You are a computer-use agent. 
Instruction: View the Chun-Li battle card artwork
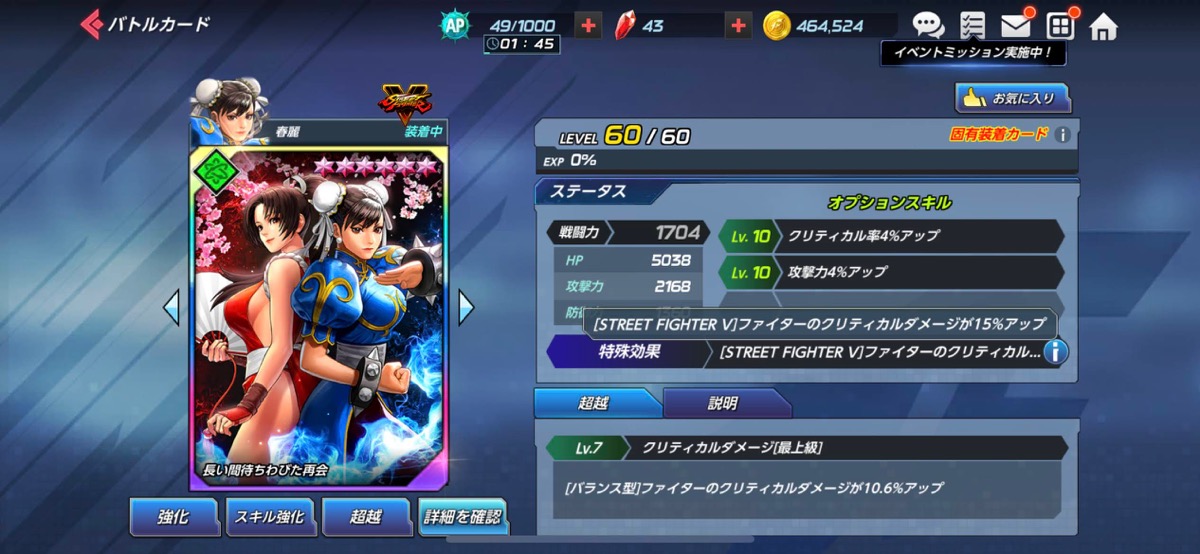pos(314,320)
